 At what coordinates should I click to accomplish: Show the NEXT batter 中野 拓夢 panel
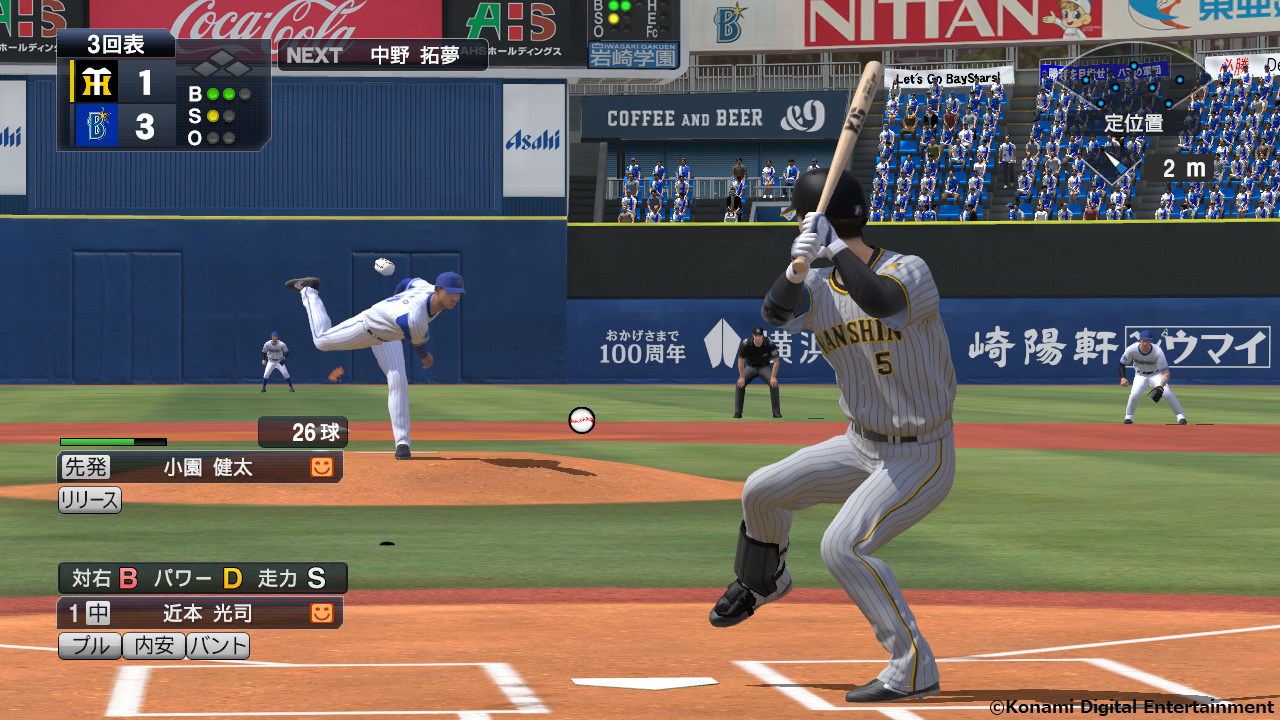pos(382,55)
